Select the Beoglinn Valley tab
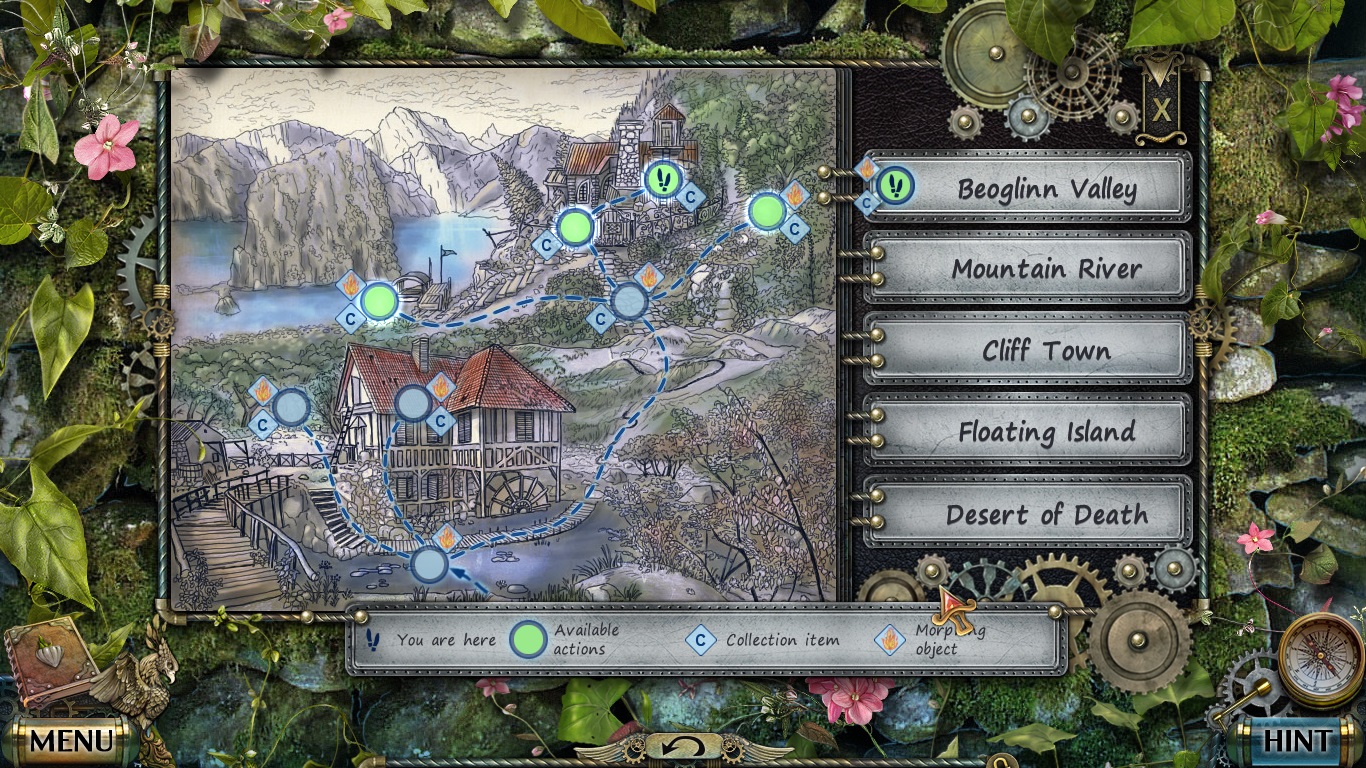1366x768 pixels. [x=1045, y=189]
